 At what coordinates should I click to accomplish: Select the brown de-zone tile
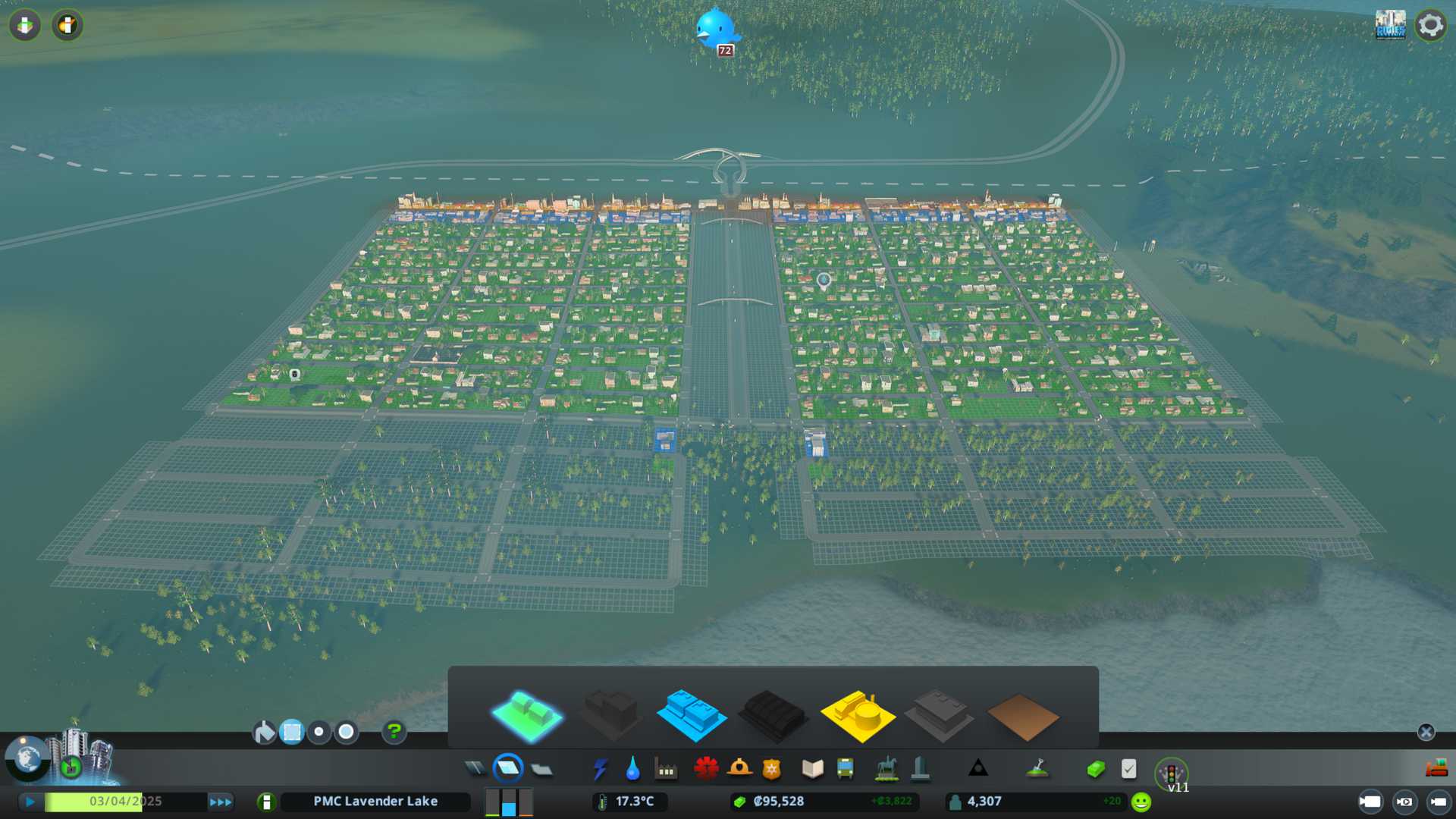[1022, 717]
